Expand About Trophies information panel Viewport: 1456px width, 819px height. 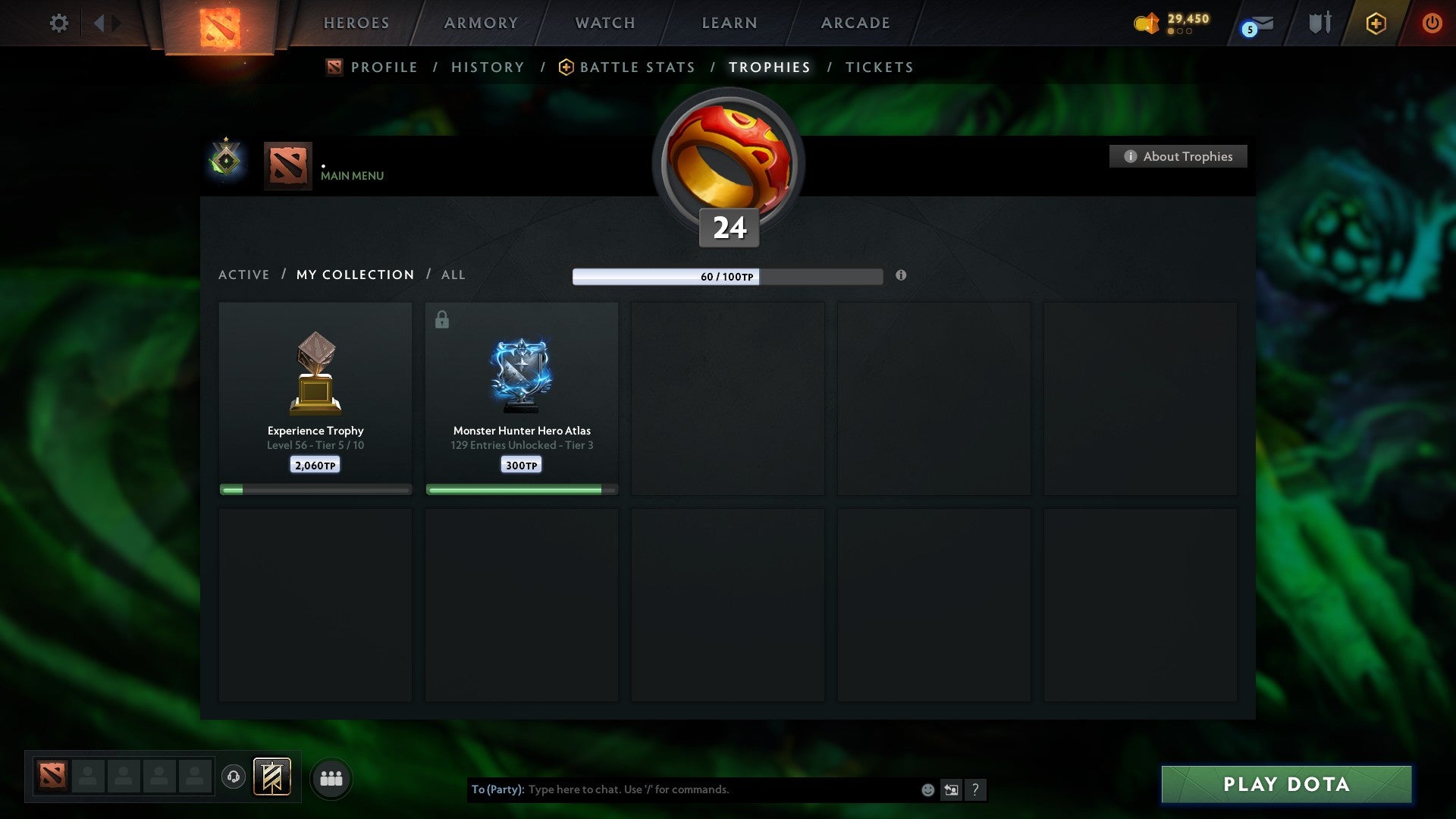1178,156
